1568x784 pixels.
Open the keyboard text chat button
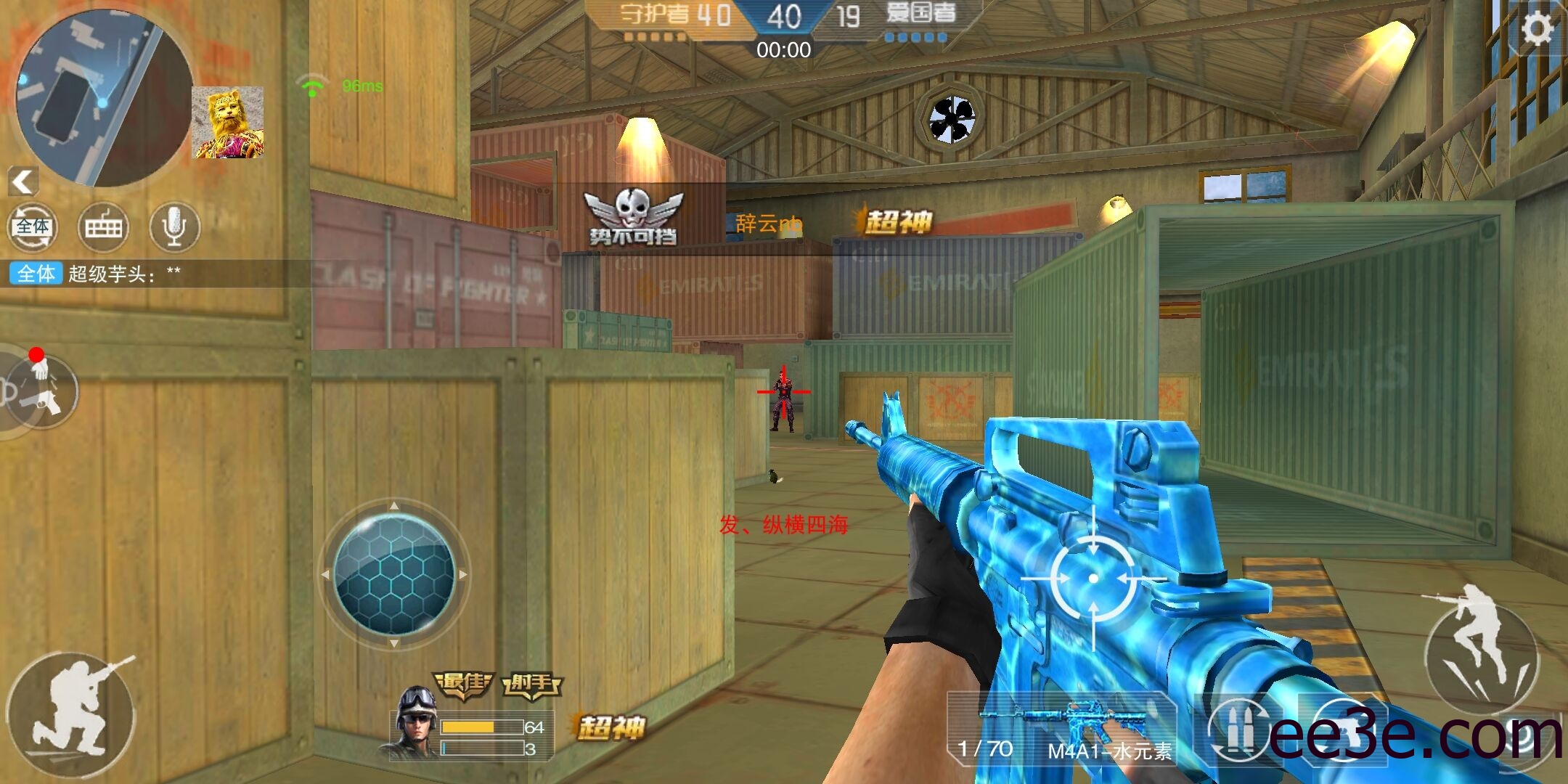(x=103, y=227)
